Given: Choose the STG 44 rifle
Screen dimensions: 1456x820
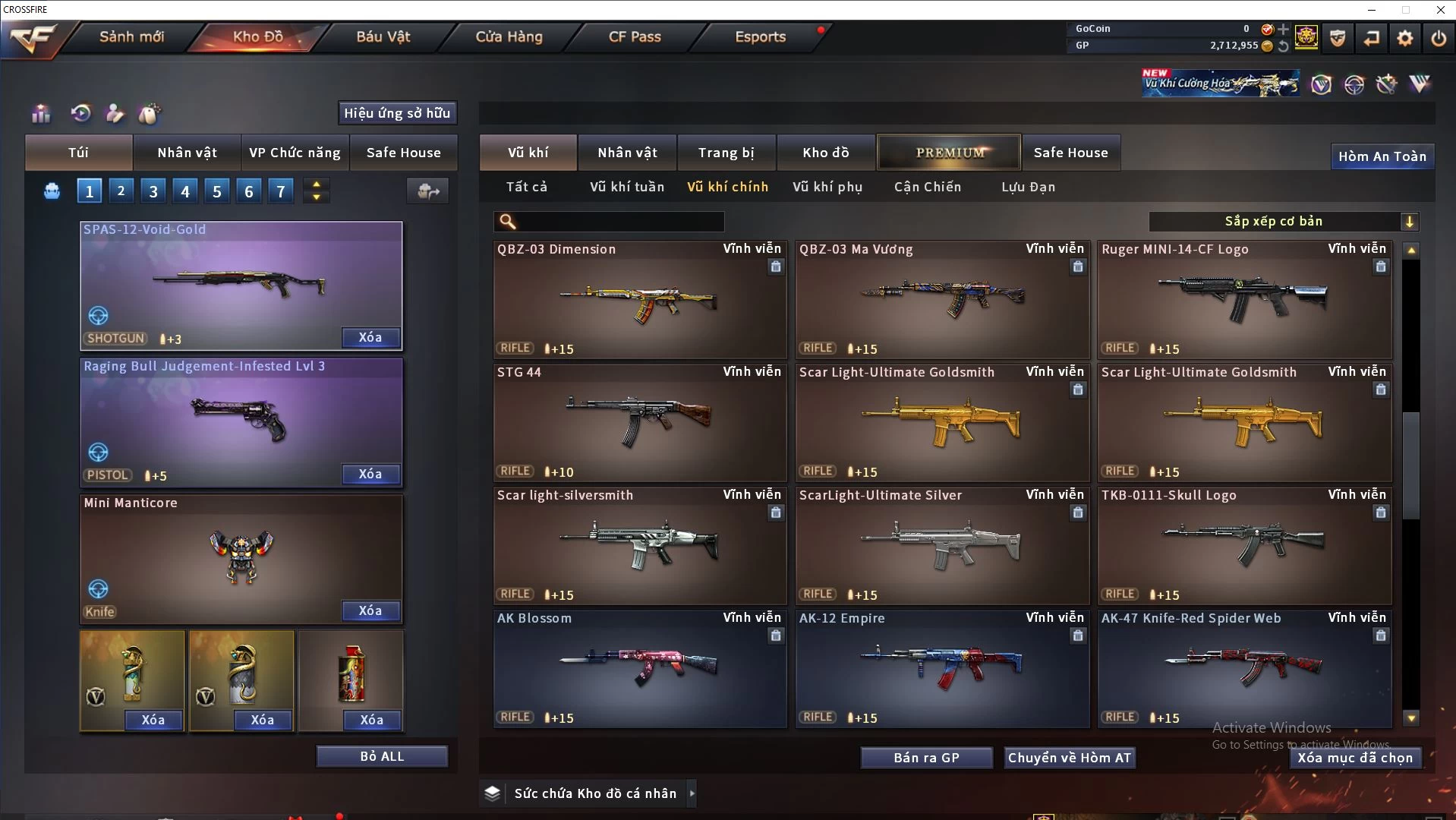Looking at the screenshot, I should (x=639, y=423).
